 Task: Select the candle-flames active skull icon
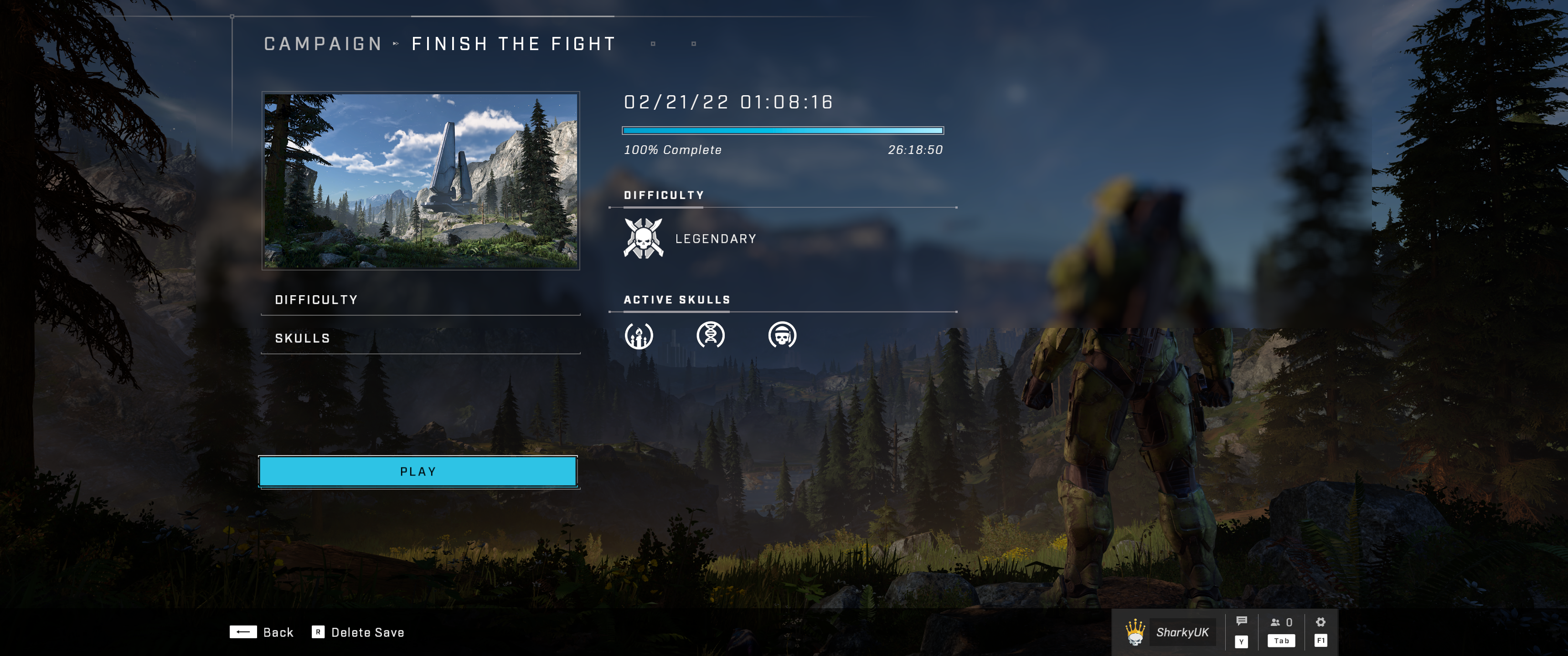(x=639, y=335)
